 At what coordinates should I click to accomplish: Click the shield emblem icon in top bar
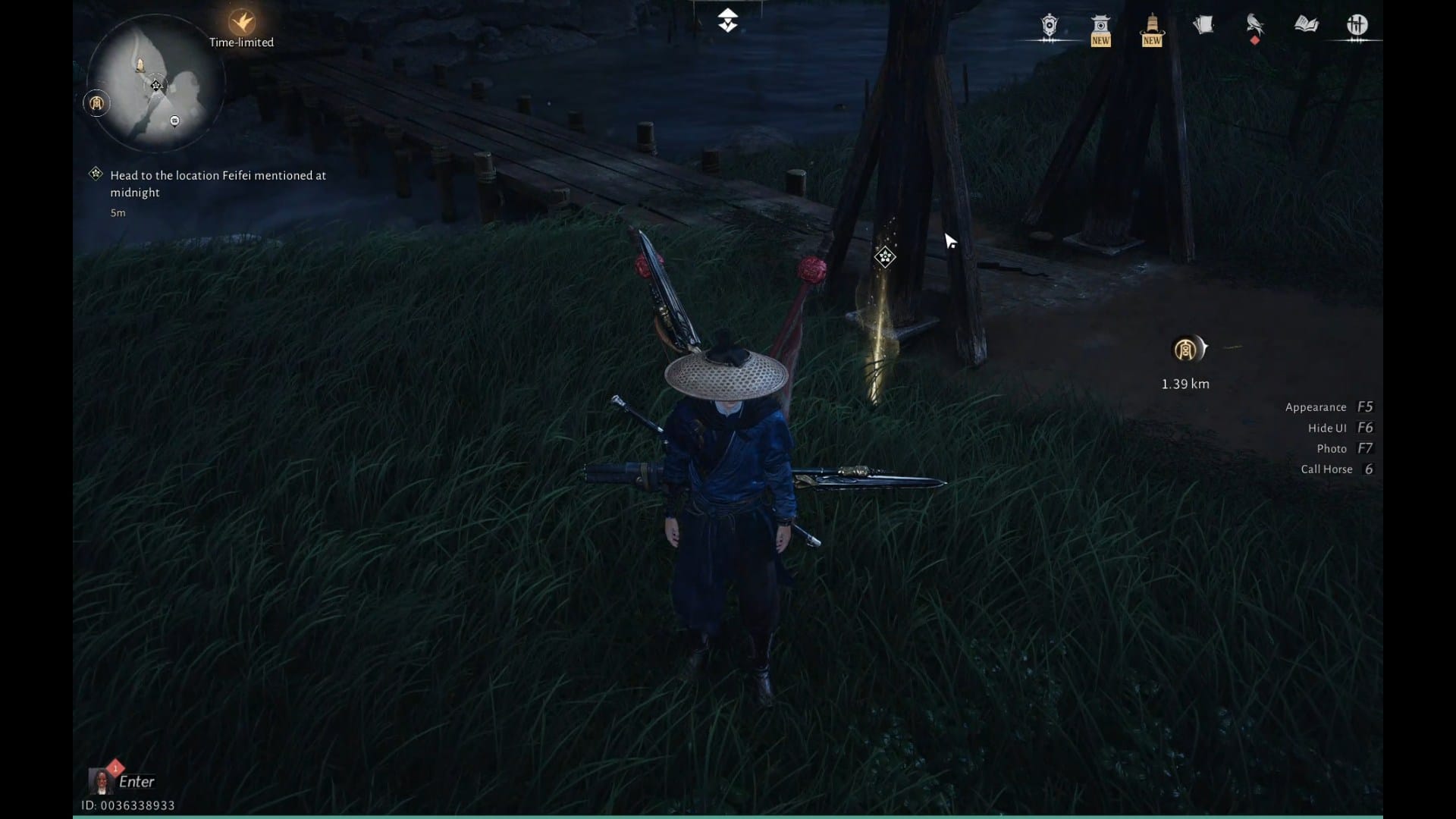pos(1049,26)
